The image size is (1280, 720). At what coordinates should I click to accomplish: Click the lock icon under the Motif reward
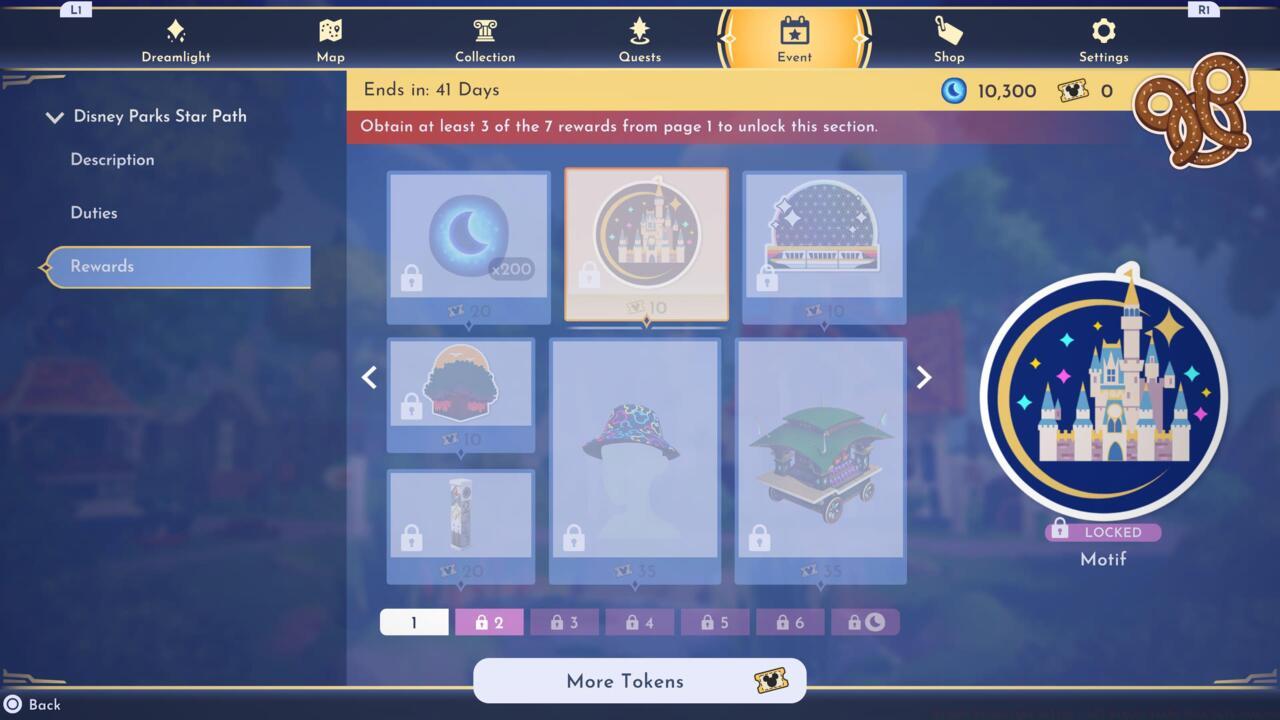(x=1060, y=532)
